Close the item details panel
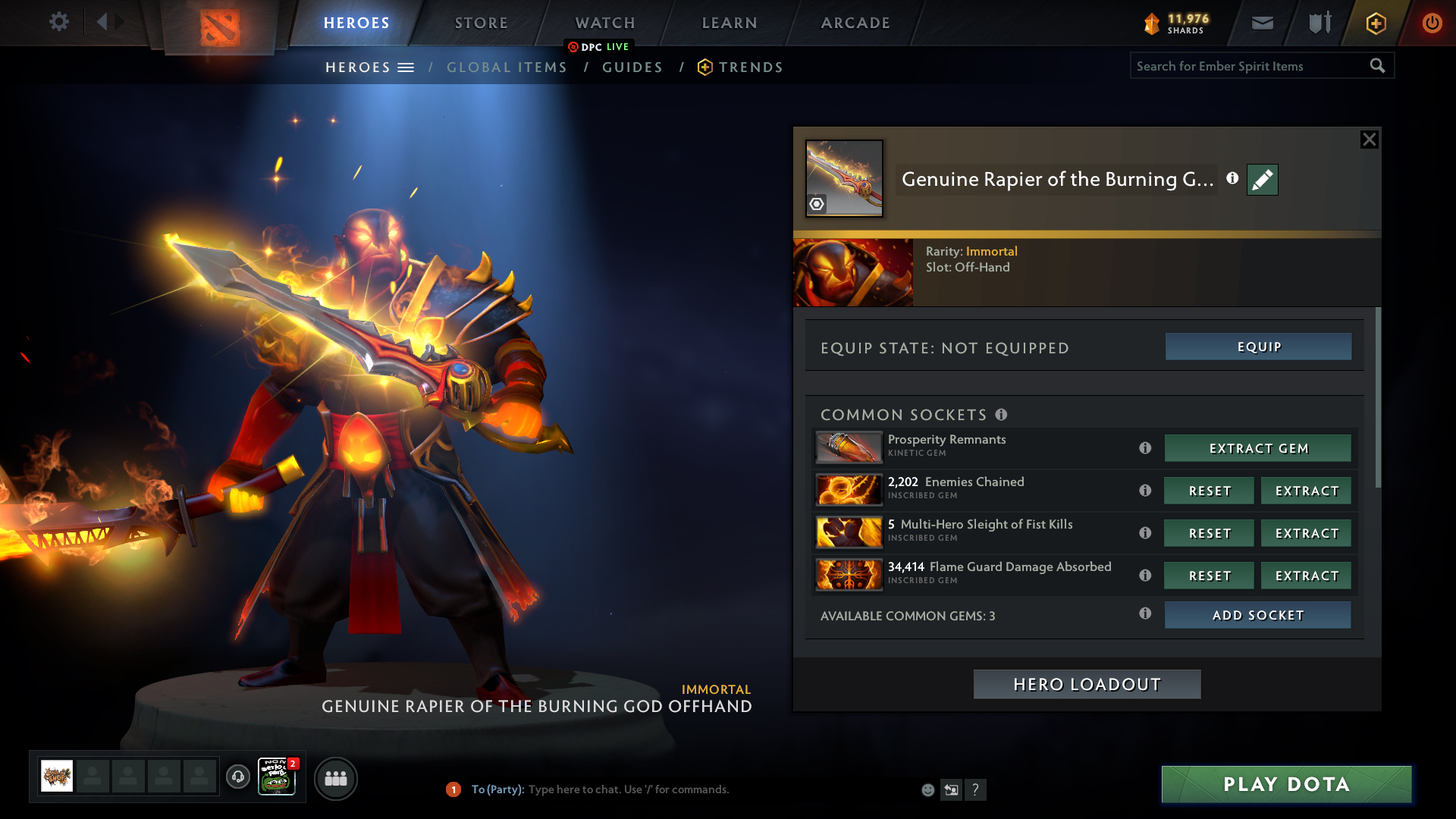The height and width of the screenshot is (819, 1456). (1369, 140)
